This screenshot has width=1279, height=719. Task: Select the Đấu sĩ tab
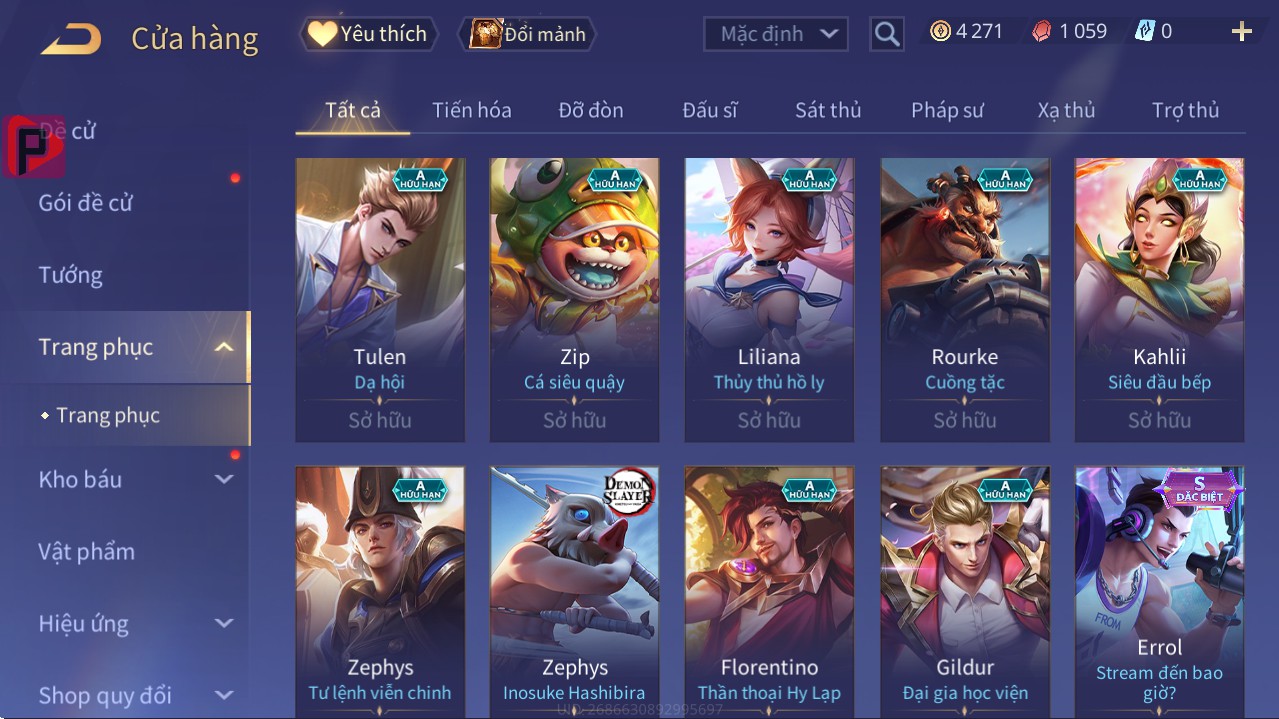(710, 110)
